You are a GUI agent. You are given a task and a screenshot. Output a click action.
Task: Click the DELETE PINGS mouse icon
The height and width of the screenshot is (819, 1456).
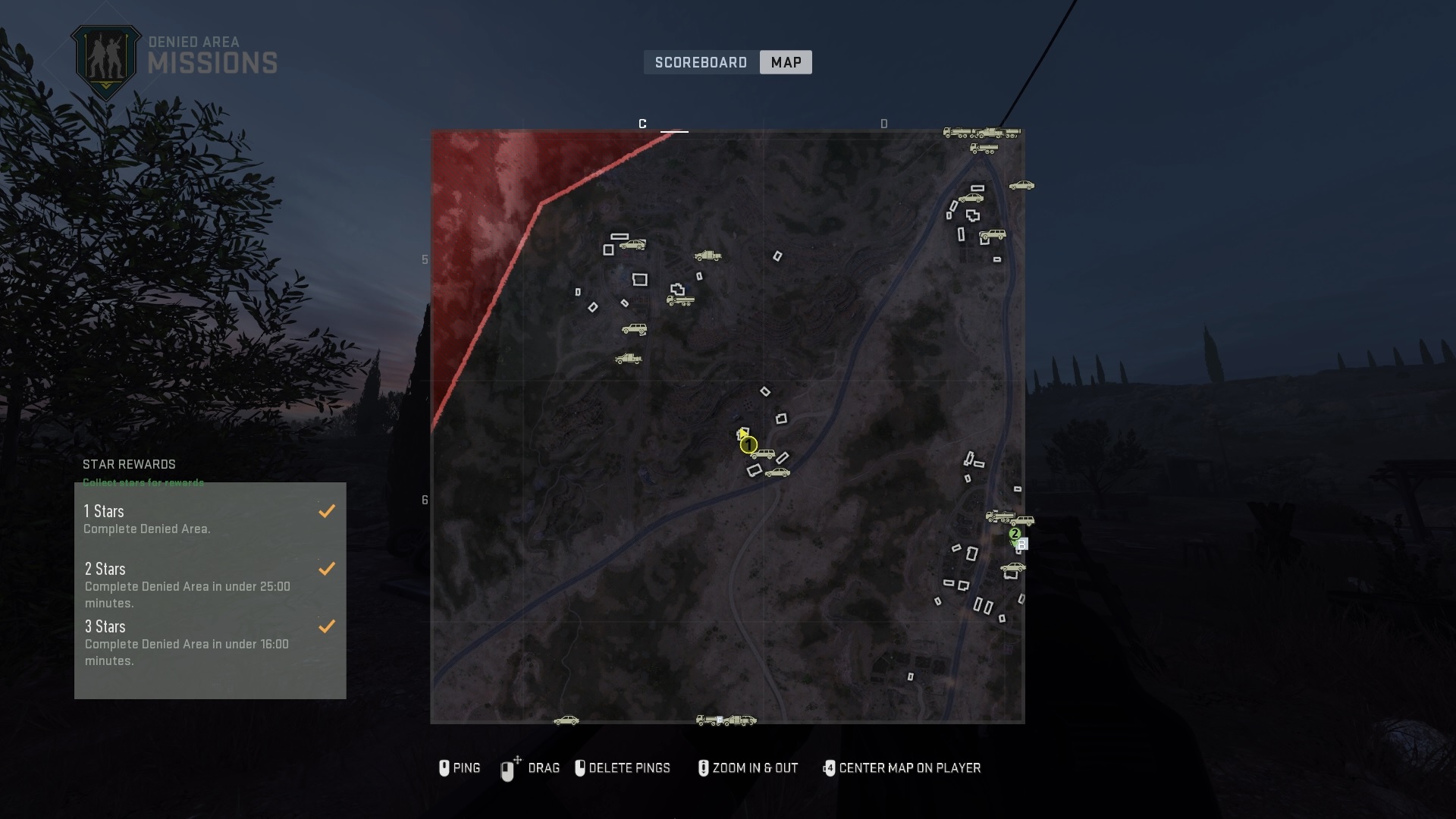[581, 768]
